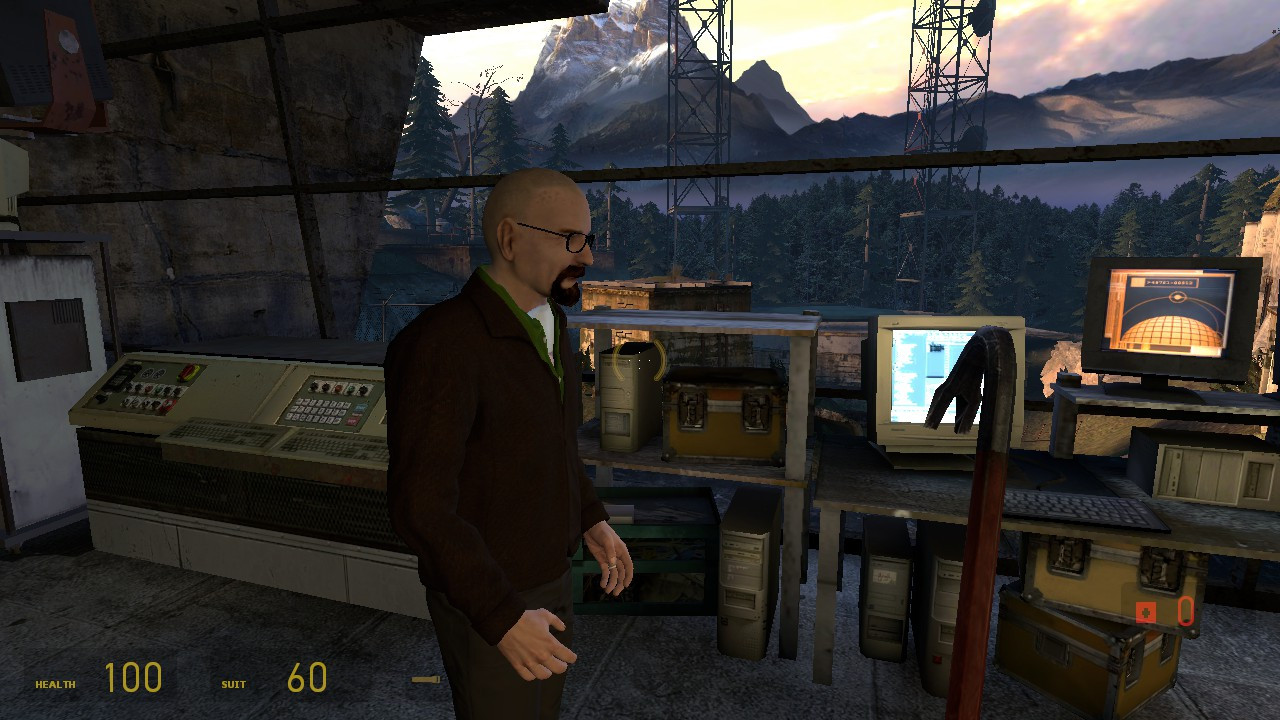Screen dimensions: 1280x720
Task: Click the health cross icon in the HUD
Action: [x=1146, y=613]
